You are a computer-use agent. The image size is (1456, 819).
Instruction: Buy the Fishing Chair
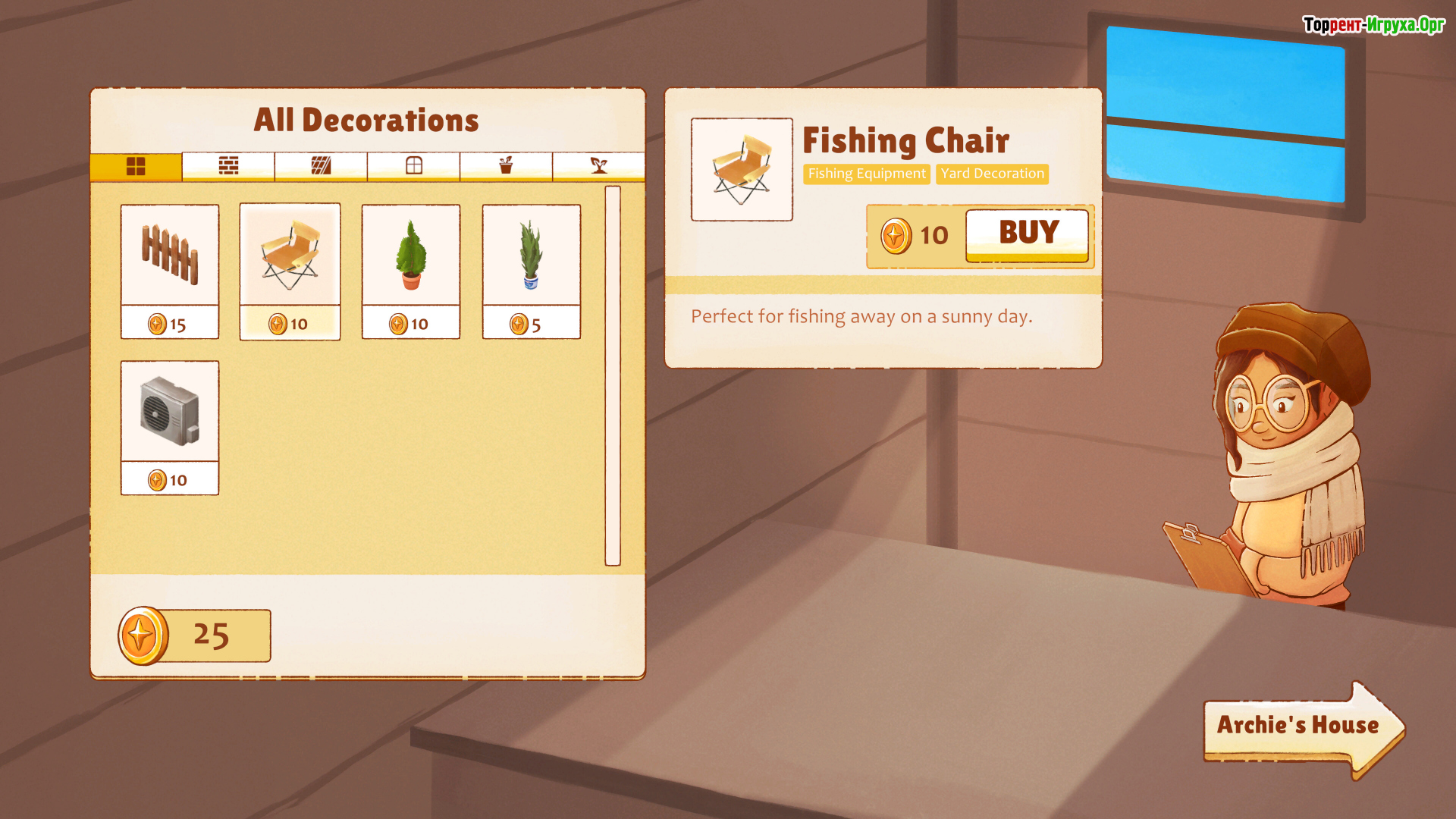tap(1027, 234)
